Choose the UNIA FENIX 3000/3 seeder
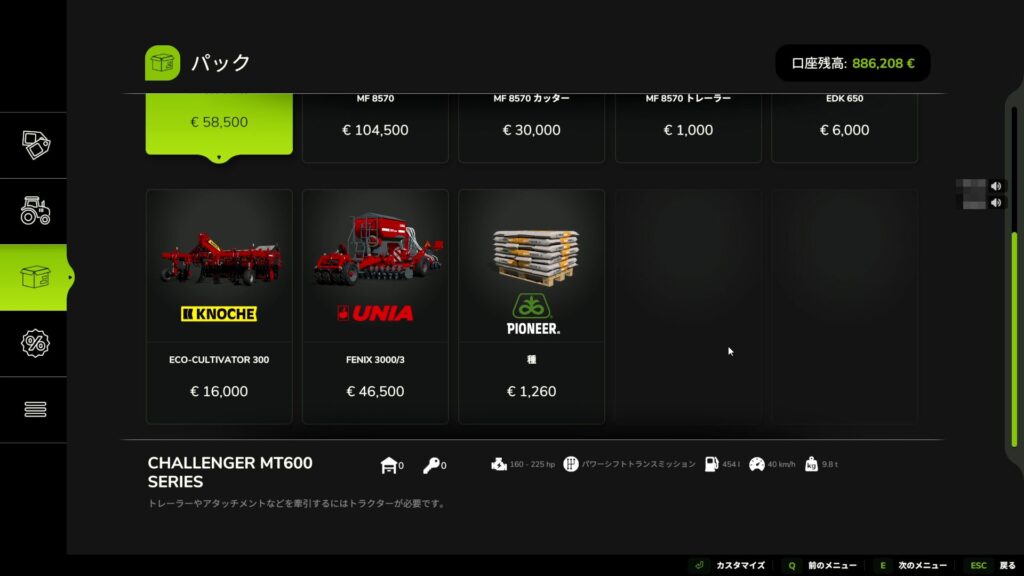Screen dimensions: 1024x576 [375, 306]
